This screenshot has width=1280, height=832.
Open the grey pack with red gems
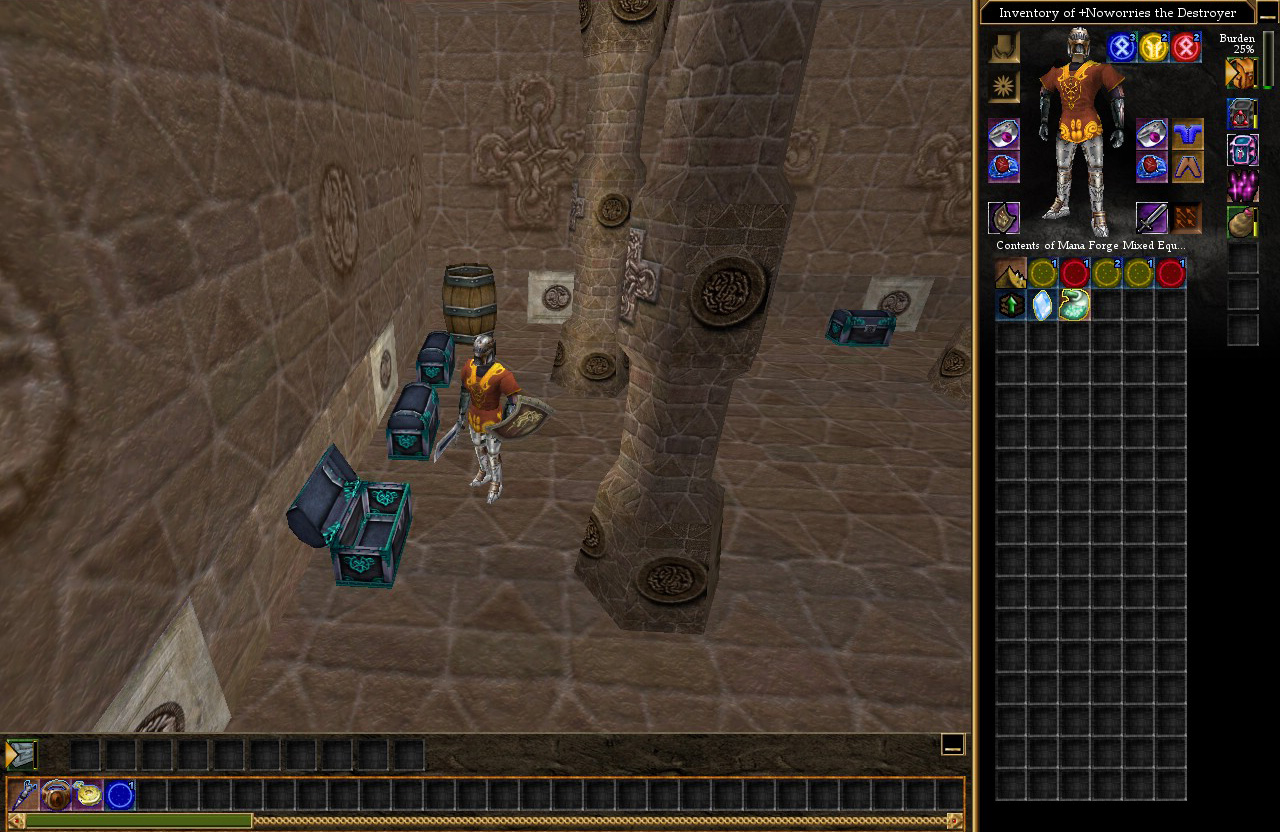(x=1242, y=113)
